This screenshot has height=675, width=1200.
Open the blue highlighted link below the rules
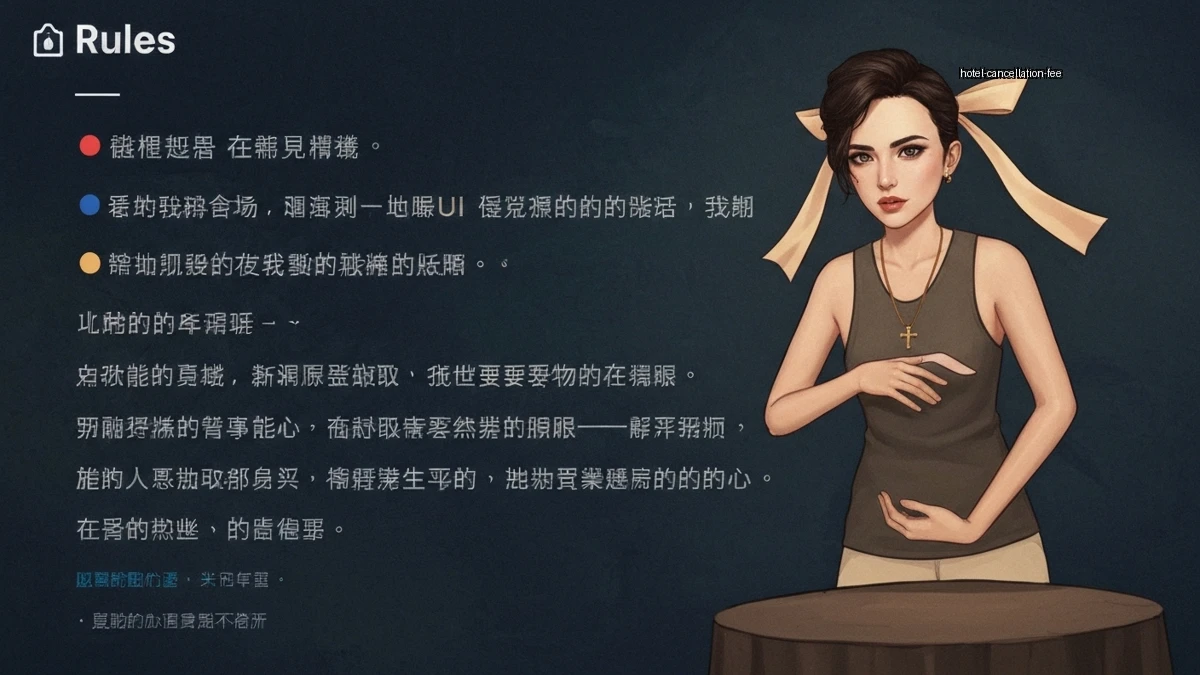pyautogui.click(x=126, y=580)
